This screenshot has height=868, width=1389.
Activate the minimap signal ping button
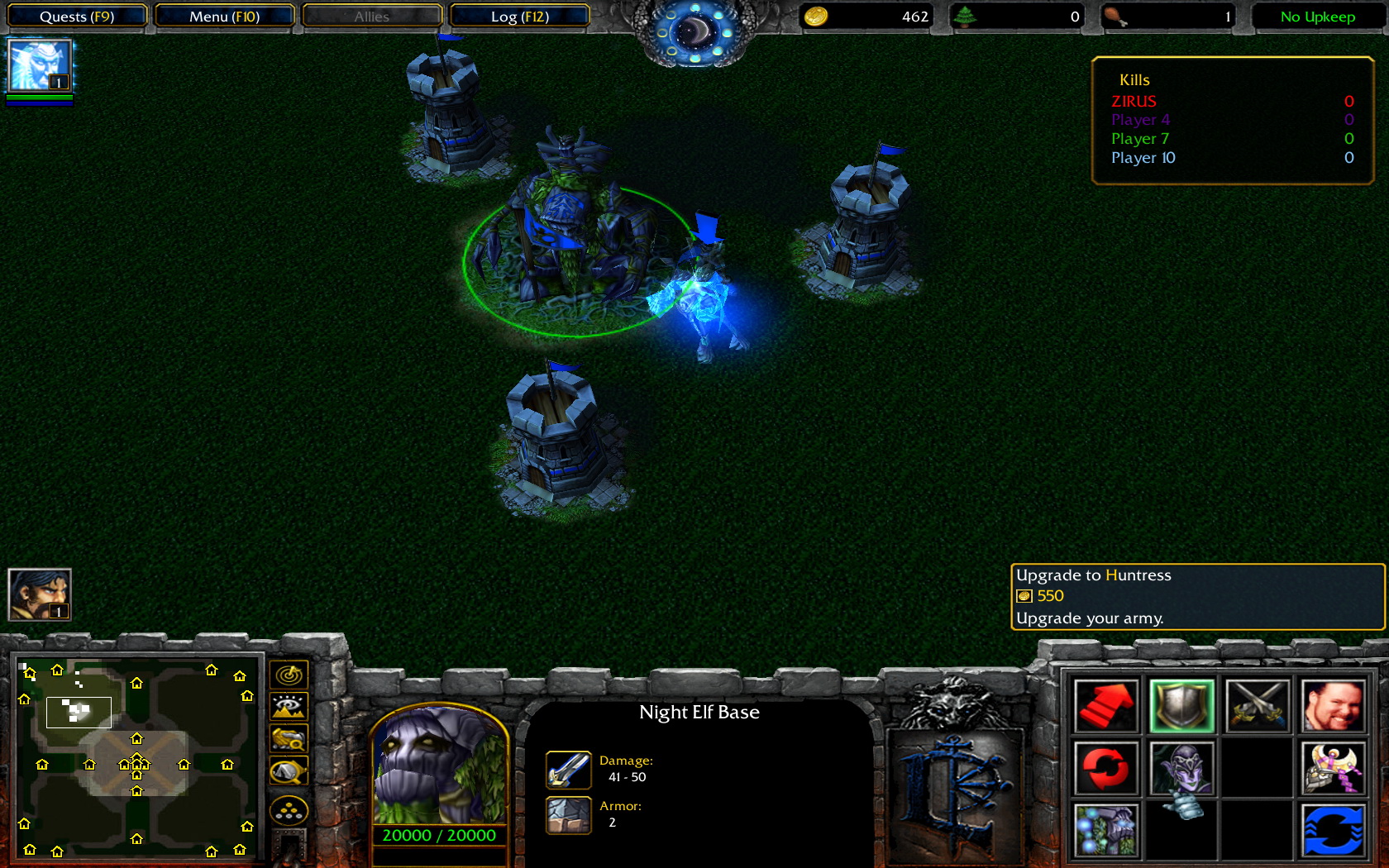pos(289,675)
